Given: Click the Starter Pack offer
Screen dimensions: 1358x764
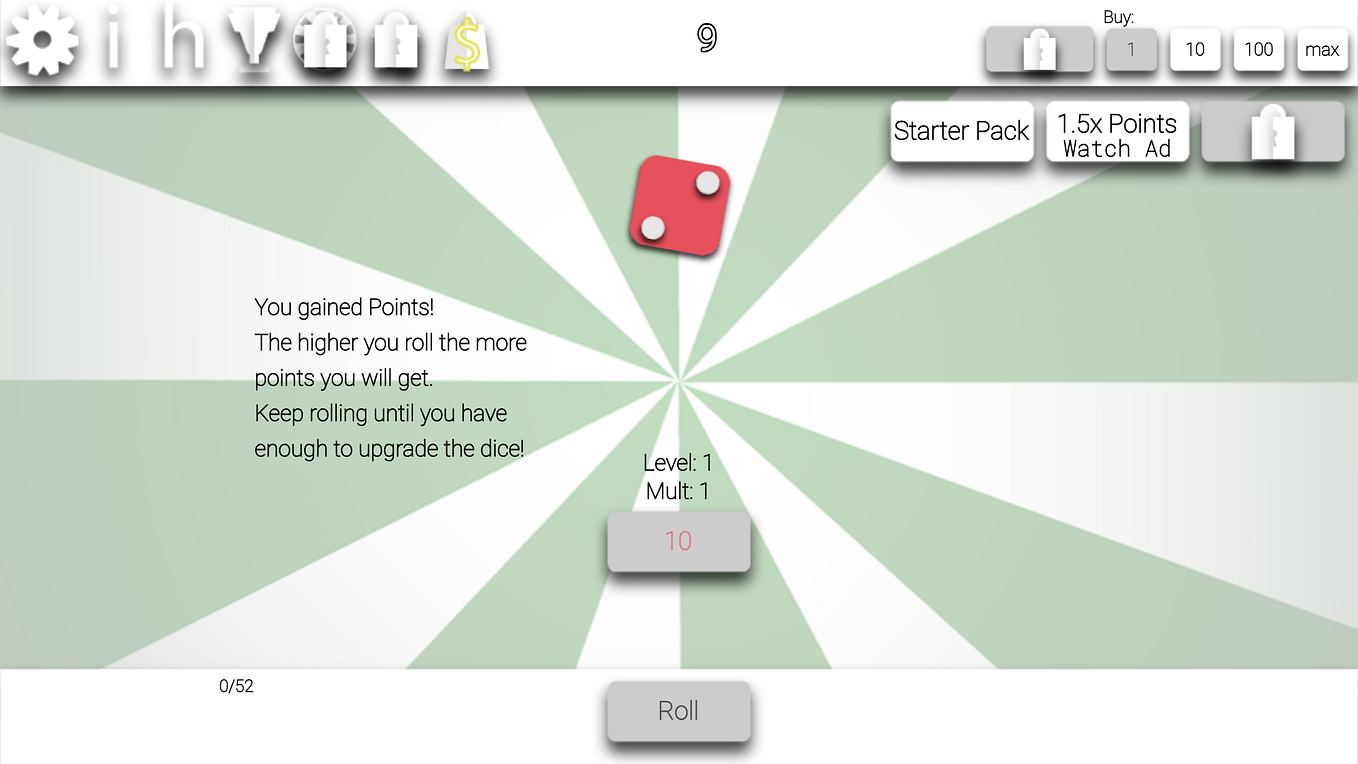Looking at the screenshot, I should click(x=961, y=131).
